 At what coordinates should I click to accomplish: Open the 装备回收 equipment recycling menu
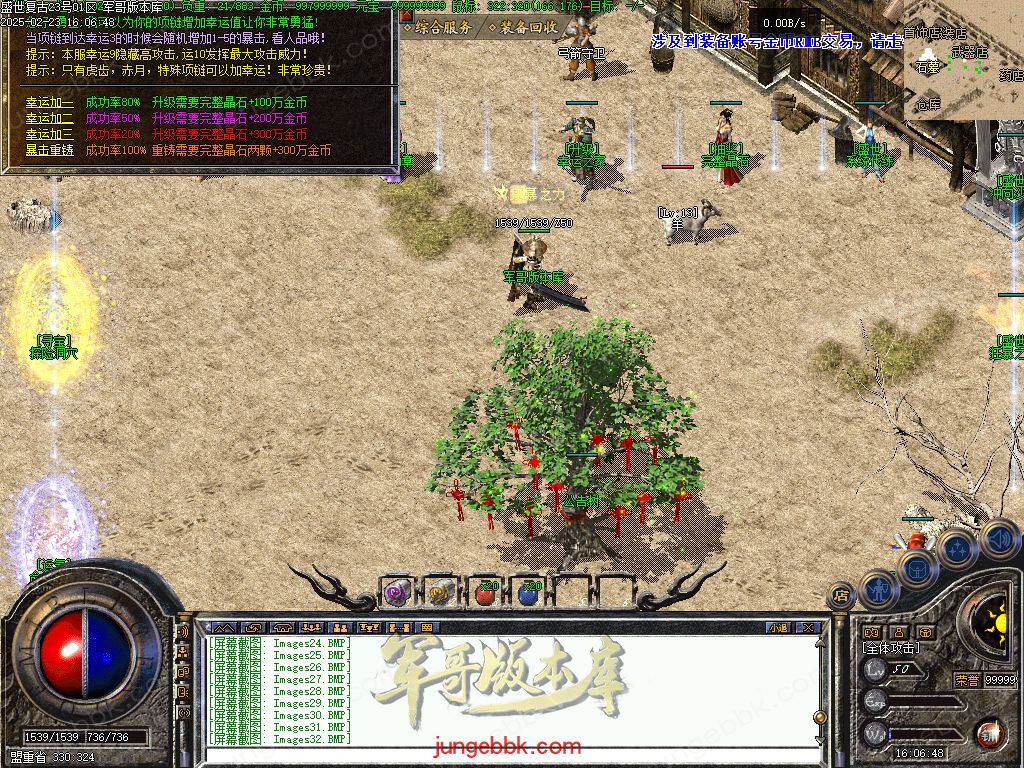tap(523, 27)
